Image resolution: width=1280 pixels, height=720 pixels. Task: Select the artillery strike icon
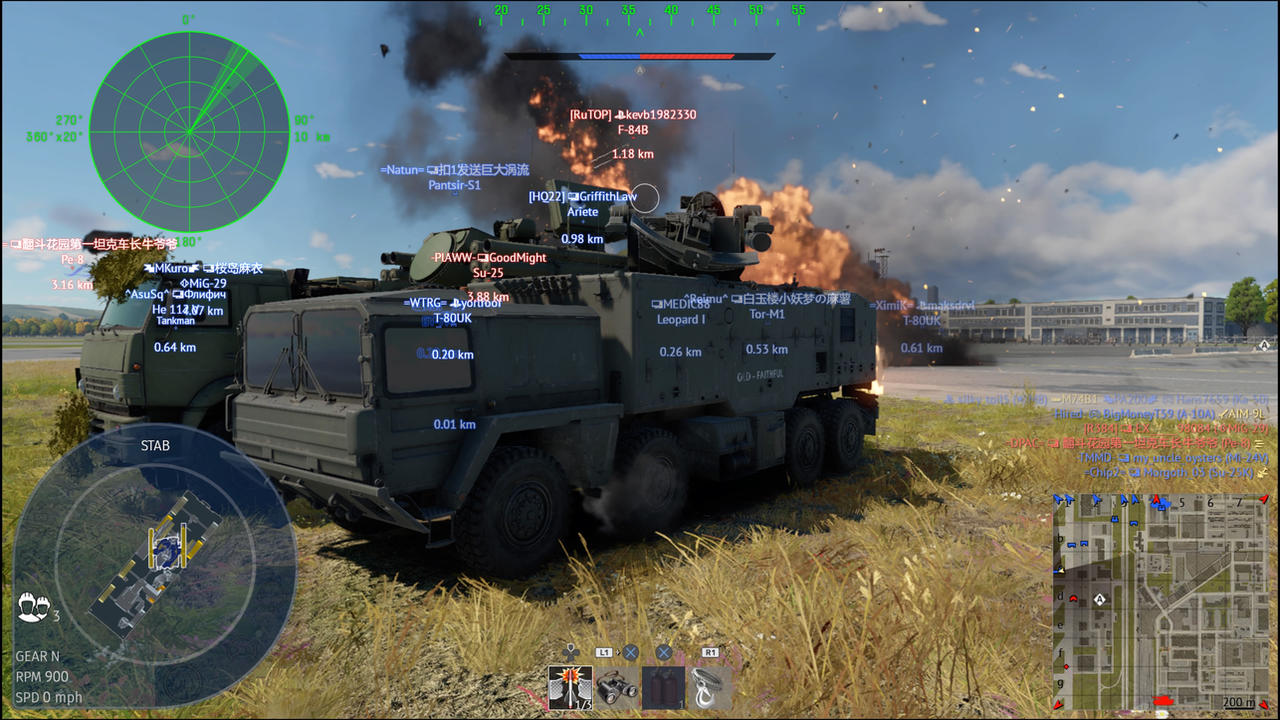(570, 687)
